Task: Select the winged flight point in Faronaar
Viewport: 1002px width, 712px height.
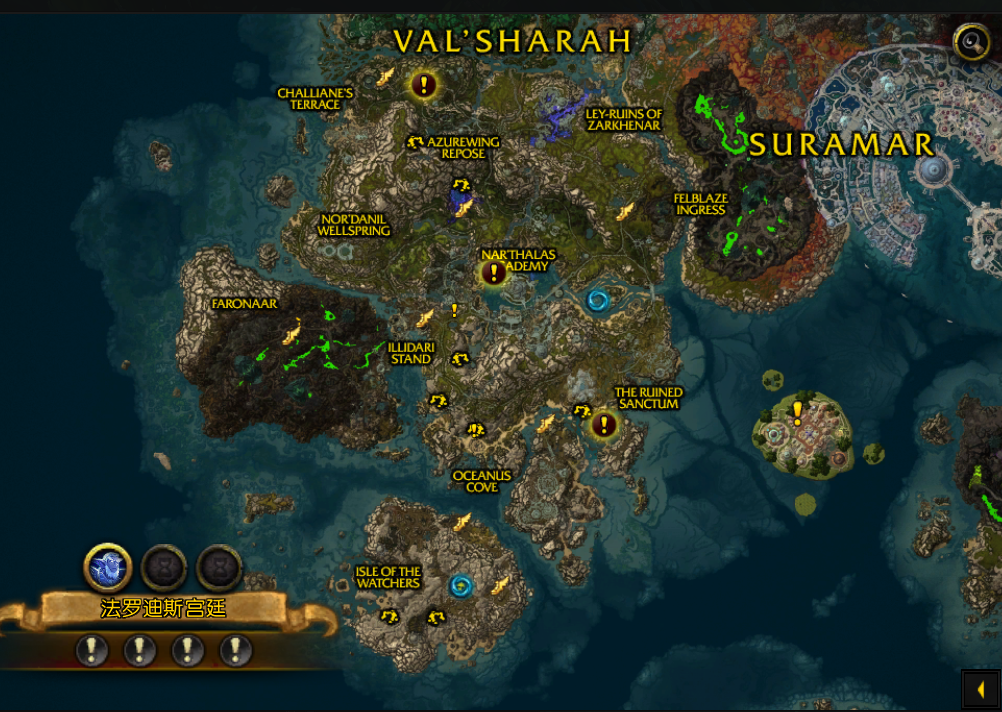Action: [292, 330]
